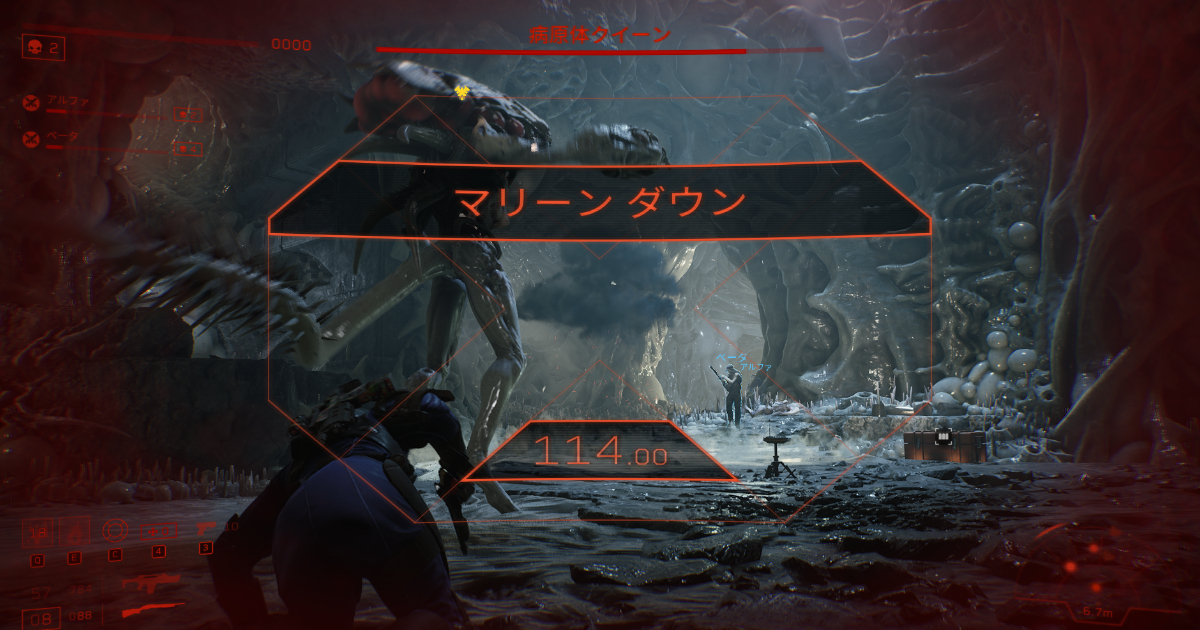Select the shotgun weapon icon
1200x630 pixels.
[150, 610]
